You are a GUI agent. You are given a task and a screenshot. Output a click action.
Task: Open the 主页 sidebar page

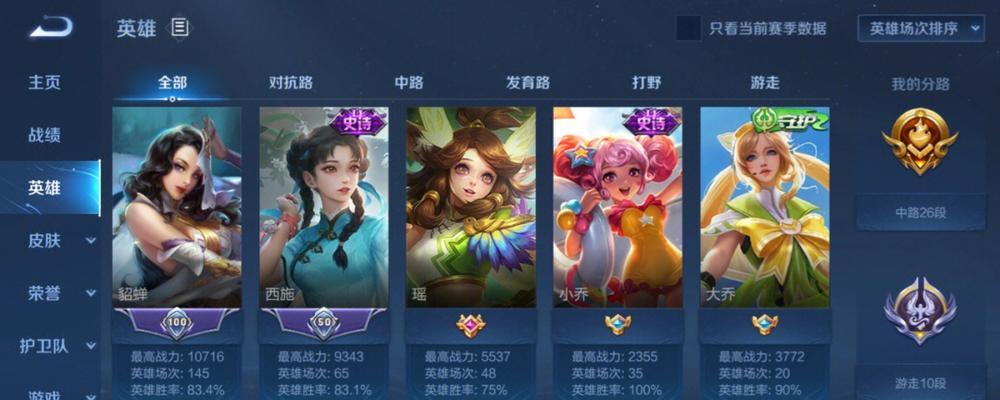(44, 82)
